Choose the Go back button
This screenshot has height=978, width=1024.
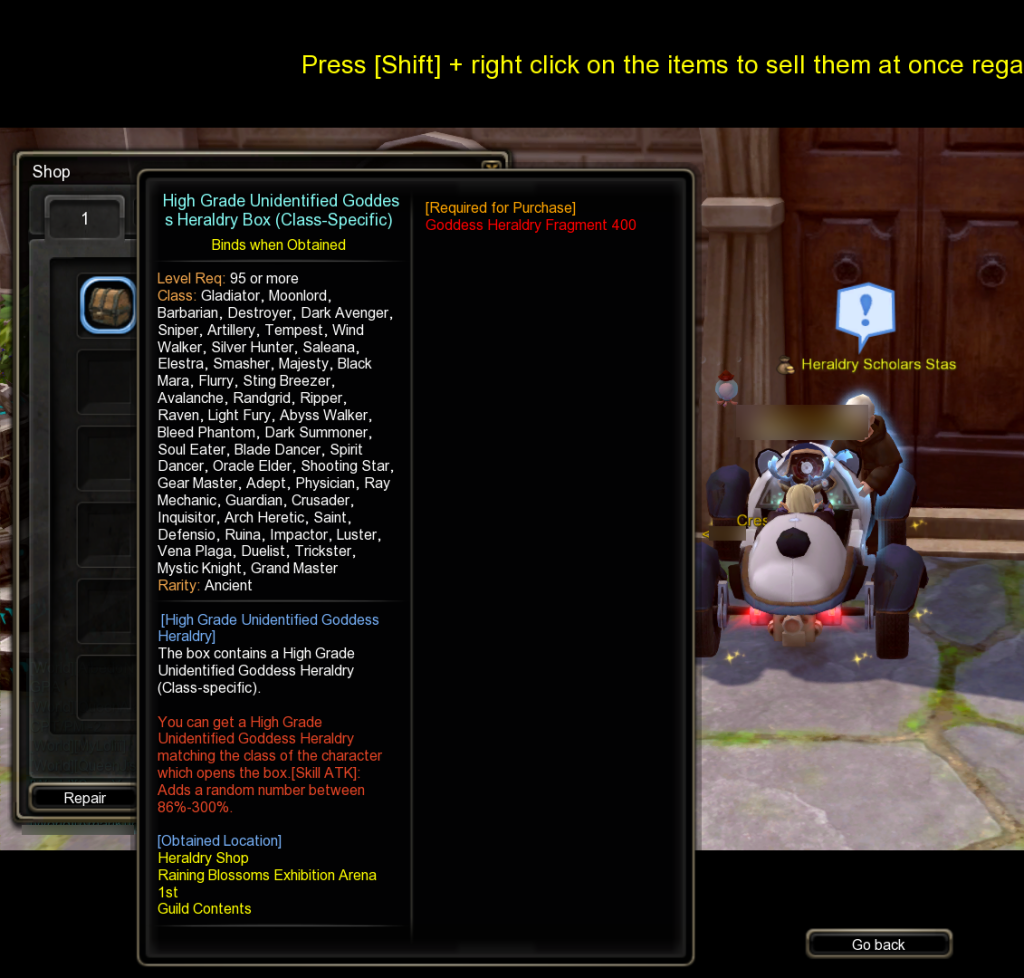[x=878, y=944]
